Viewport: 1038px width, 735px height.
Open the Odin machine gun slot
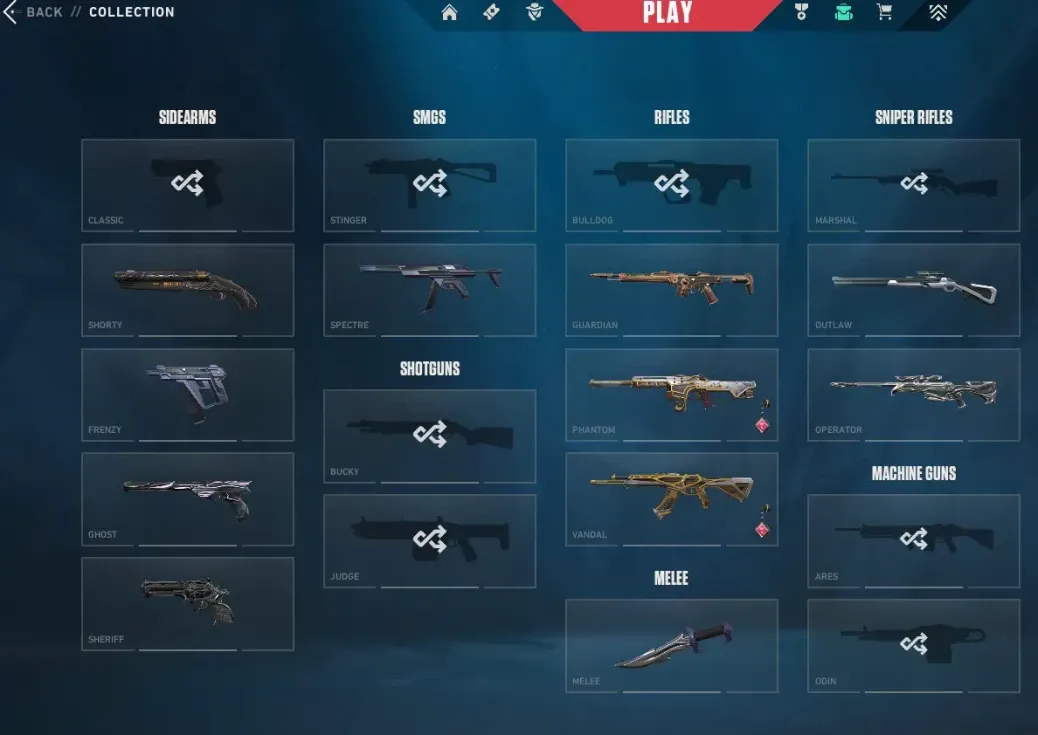click(913, 645)
